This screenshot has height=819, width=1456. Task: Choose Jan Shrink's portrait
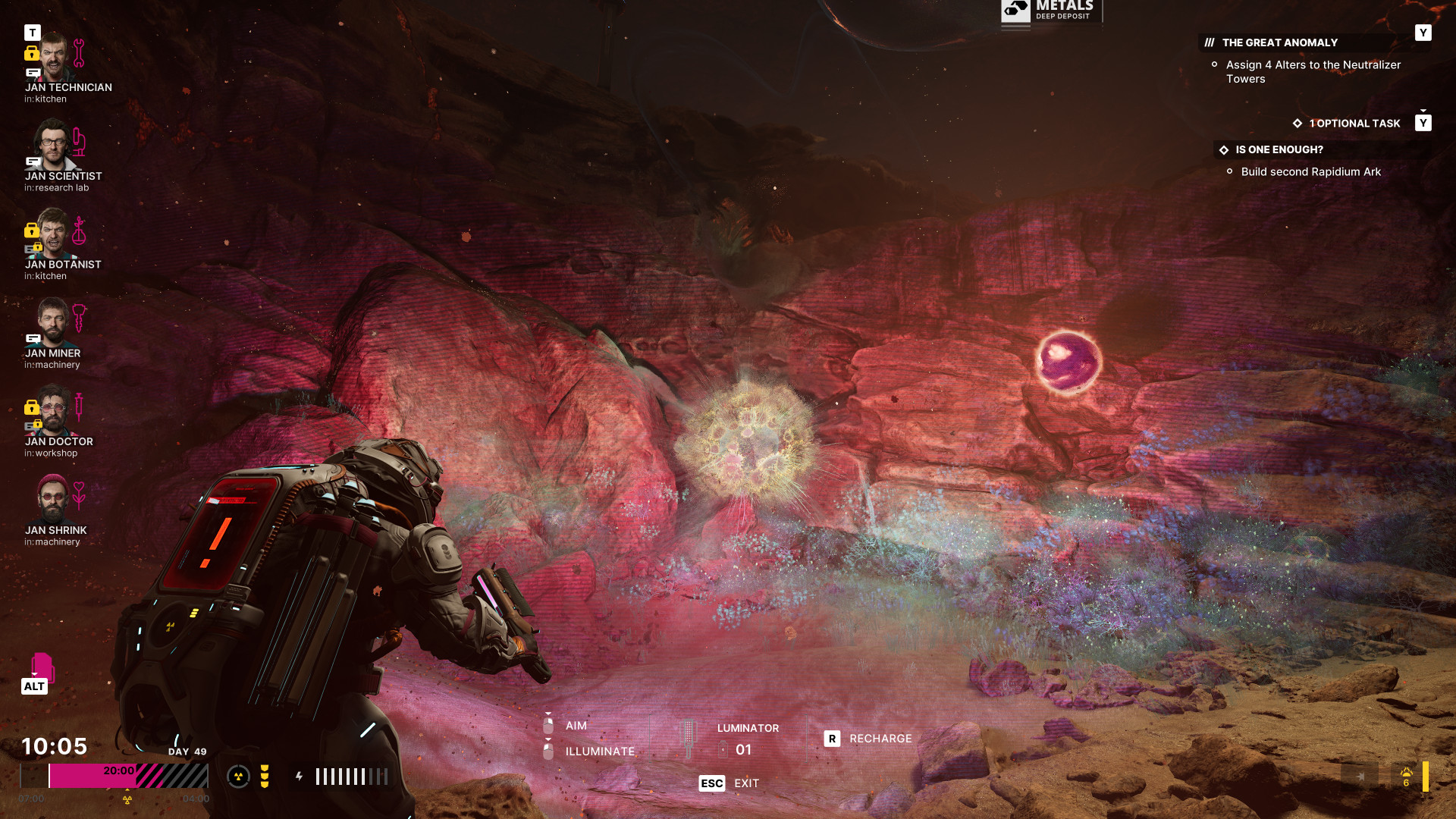(53, 499)
